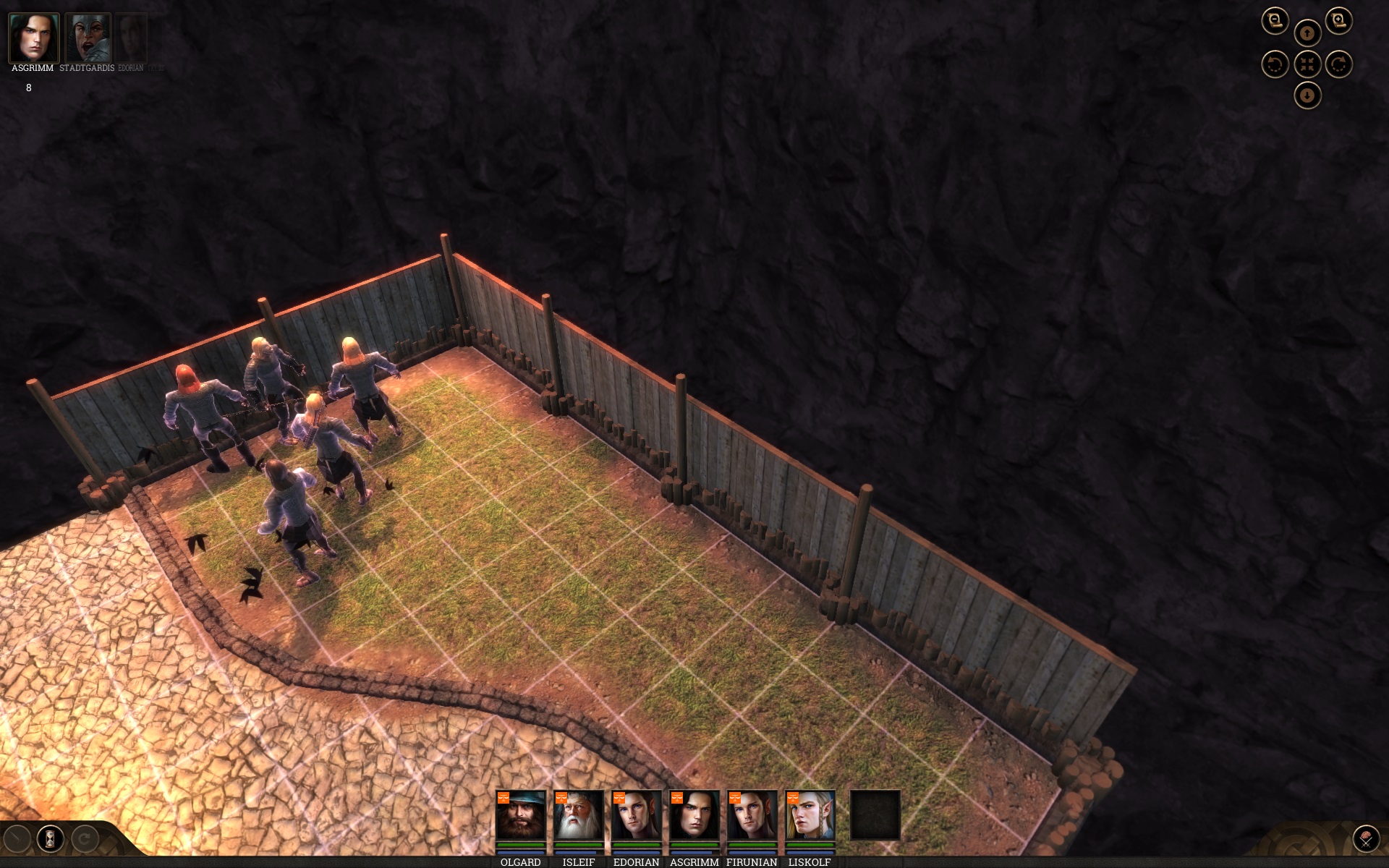Open the crossed swords brain combat button

tap(1366, 839)
